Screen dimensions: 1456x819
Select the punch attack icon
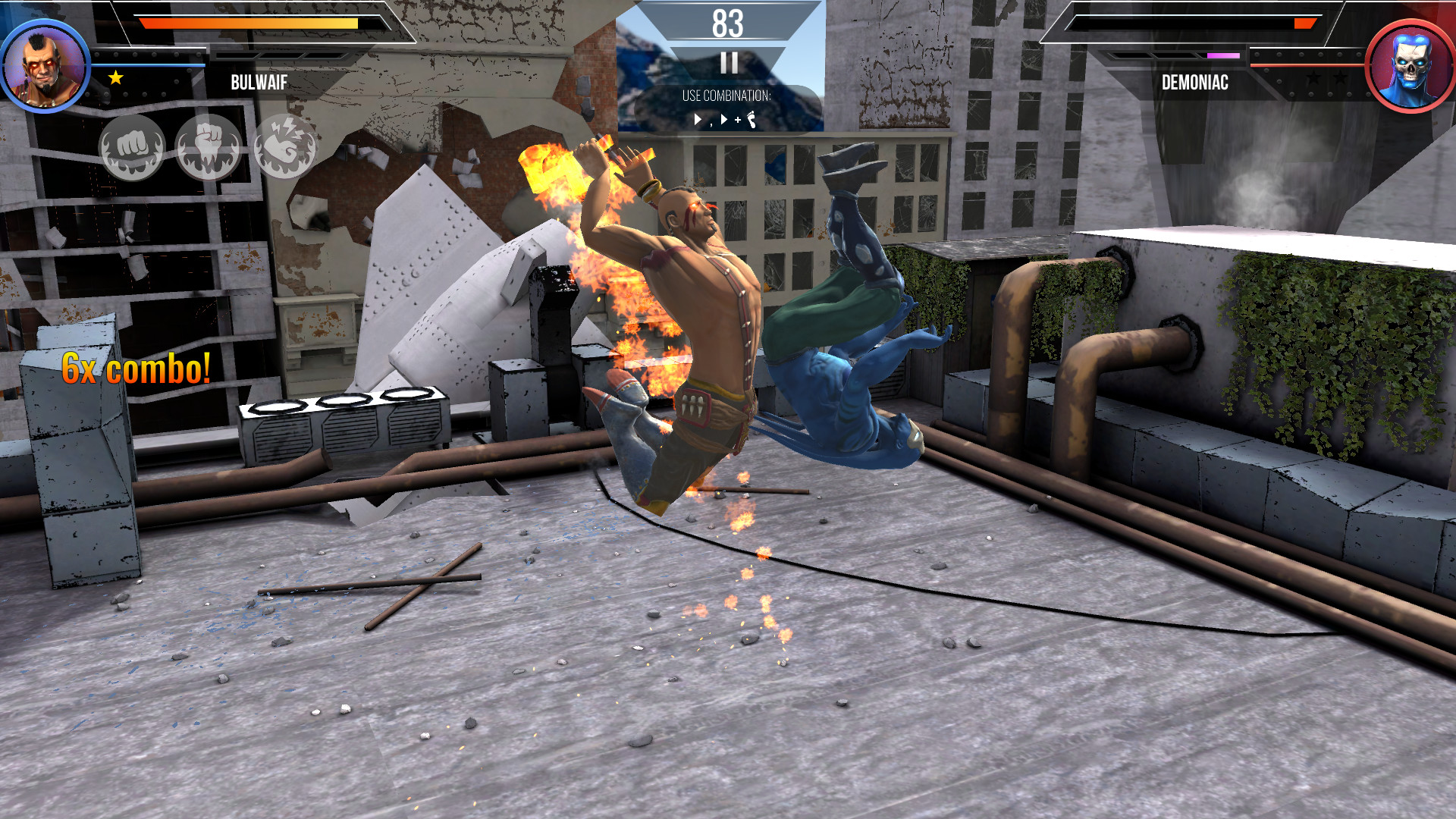point(133,146)
